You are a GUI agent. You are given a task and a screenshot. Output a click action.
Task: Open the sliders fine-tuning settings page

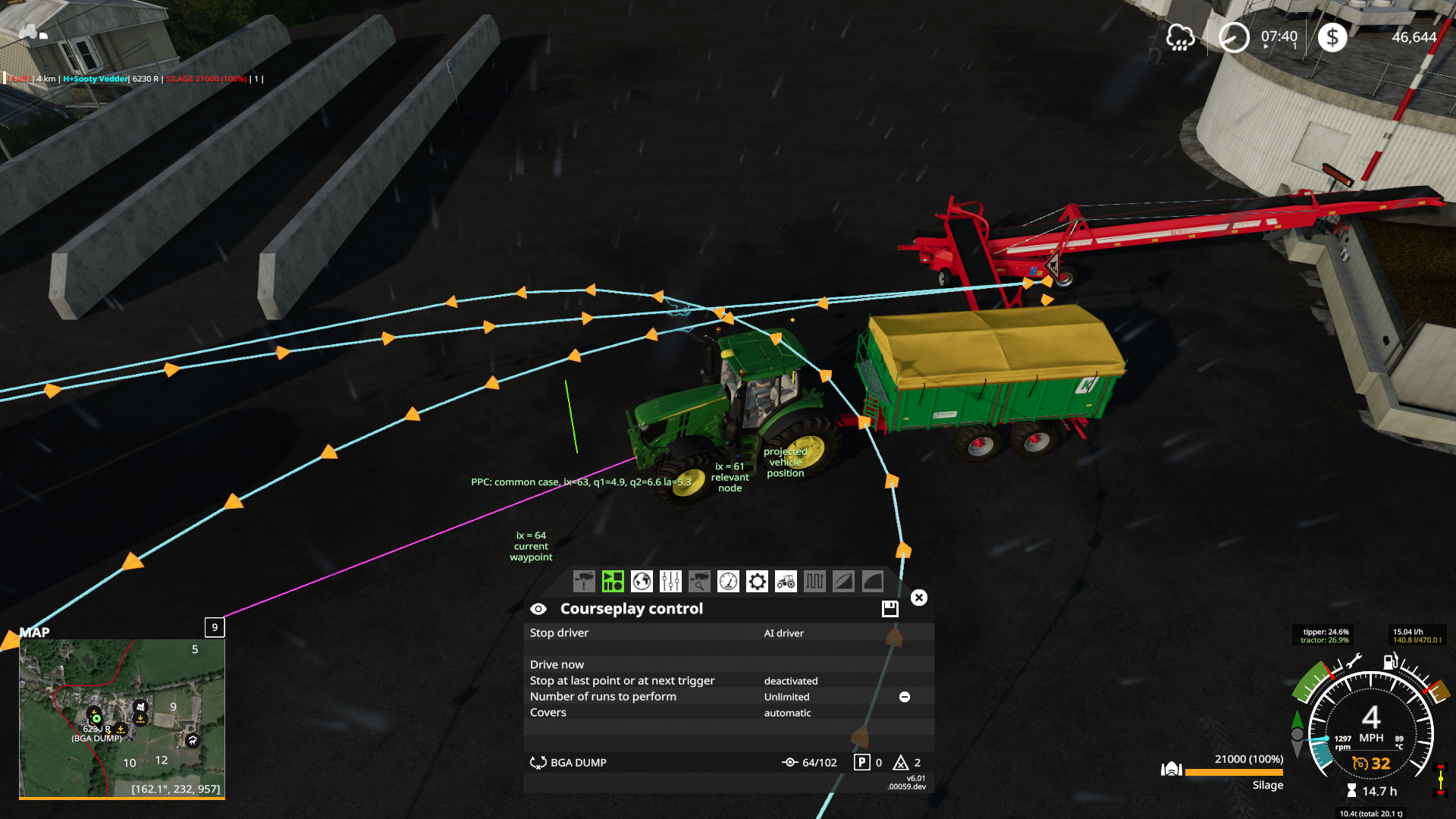point(670,581)
